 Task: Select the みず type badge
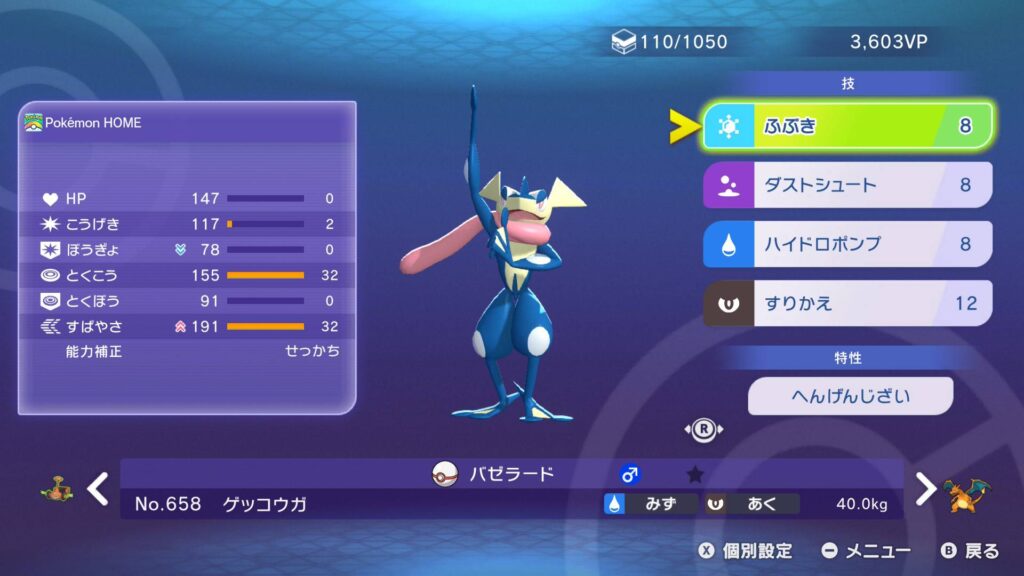tap(649, 504)
